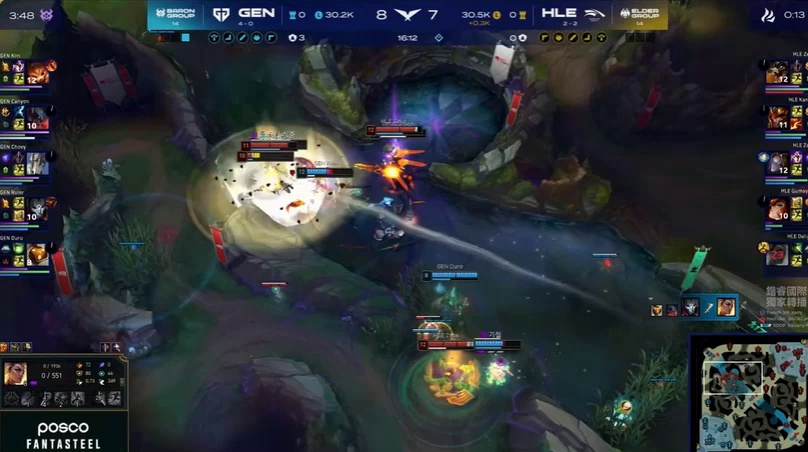Screen dimensions: 808x452
Task: Select GEN Kiin's champion portrait
Action: click(x=38, y=73)
